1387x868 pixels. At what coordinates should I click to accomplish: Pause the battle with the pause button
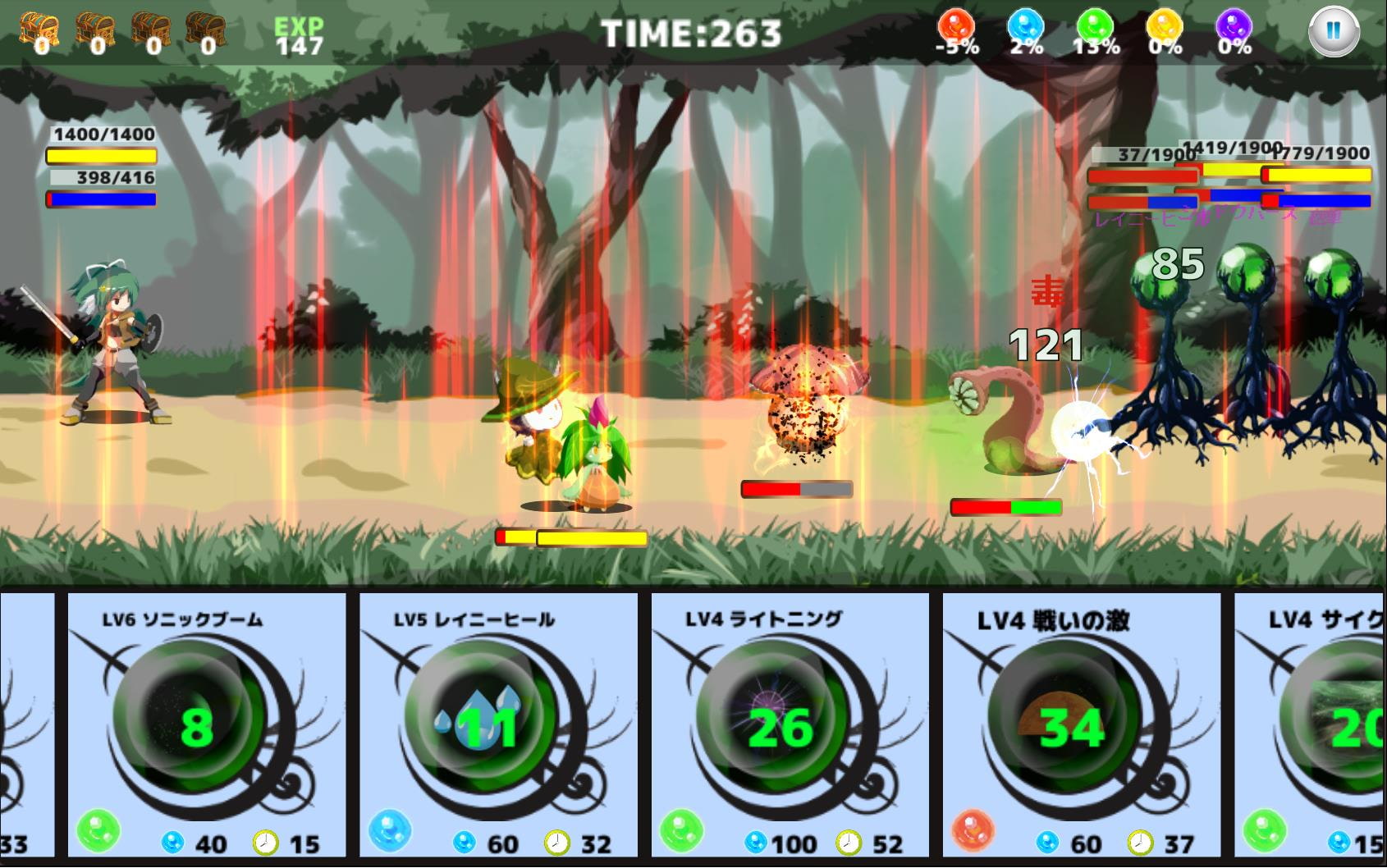(1333, 32)
